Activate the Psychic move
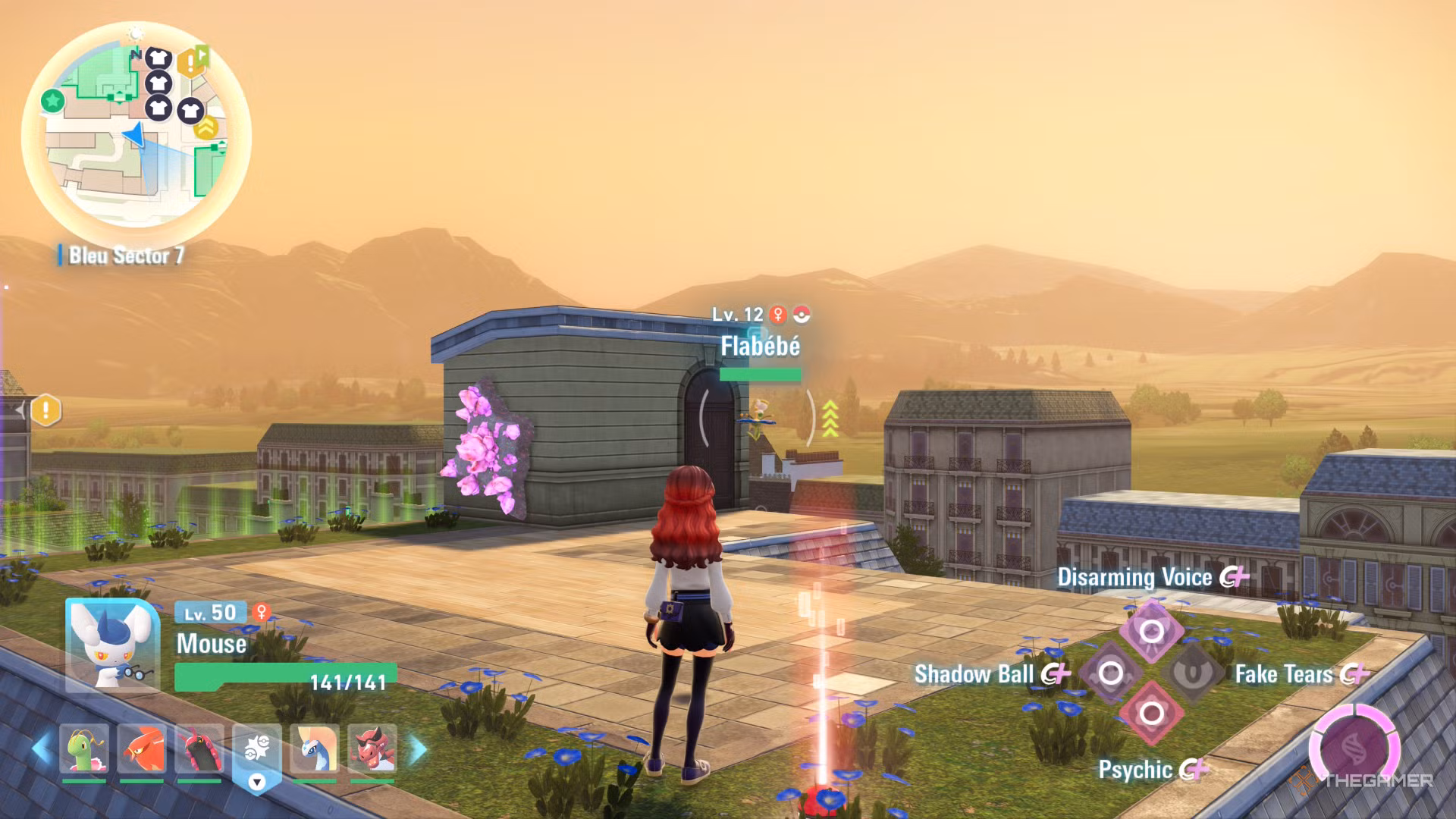The width and height of the screenshot is (1456, 819). (x=1151, y=713)
